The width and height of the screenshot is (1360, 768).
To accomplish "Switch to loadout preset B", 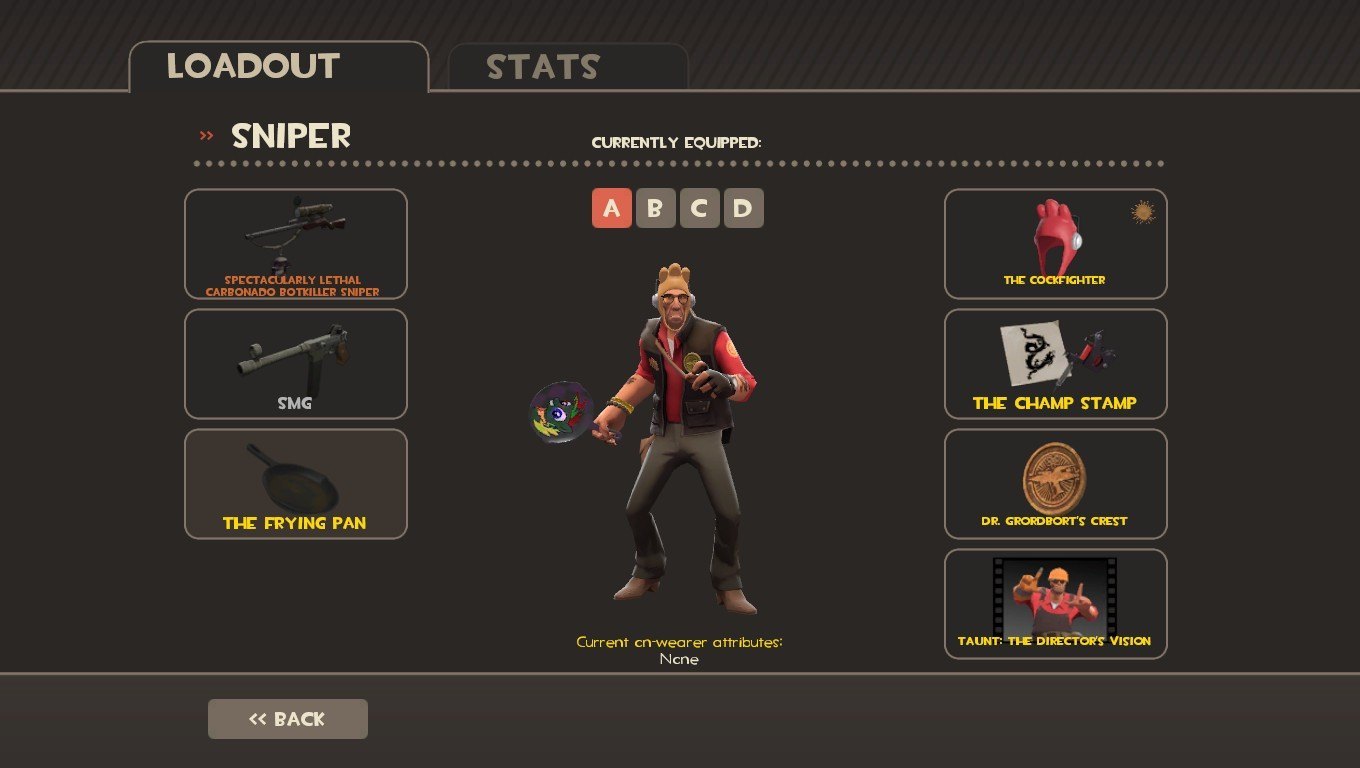I will click(x=656, y=208).
